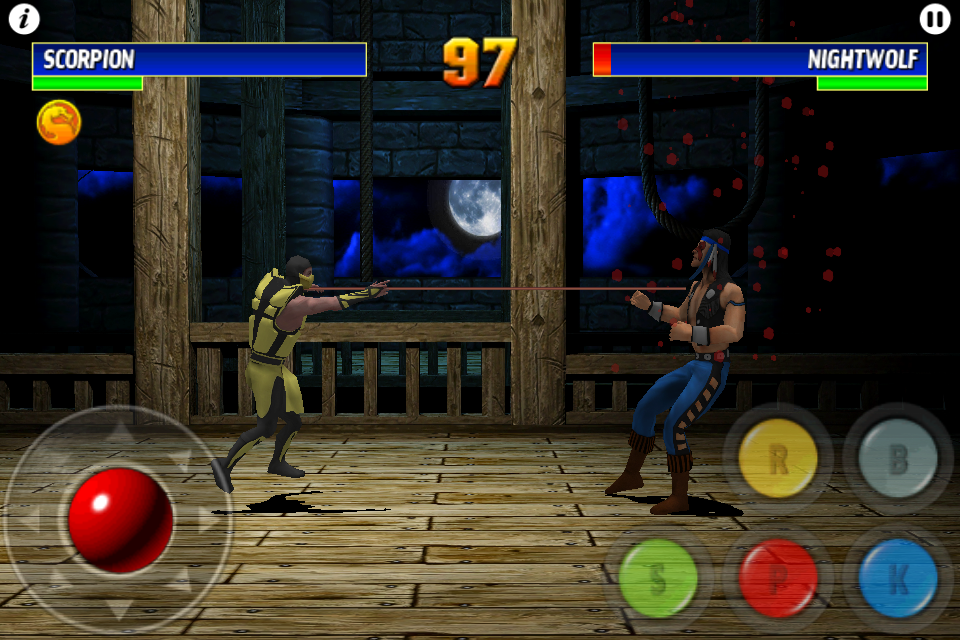960x640 pixels.
Task: Throw a punch with red P button
Action: 777,578
